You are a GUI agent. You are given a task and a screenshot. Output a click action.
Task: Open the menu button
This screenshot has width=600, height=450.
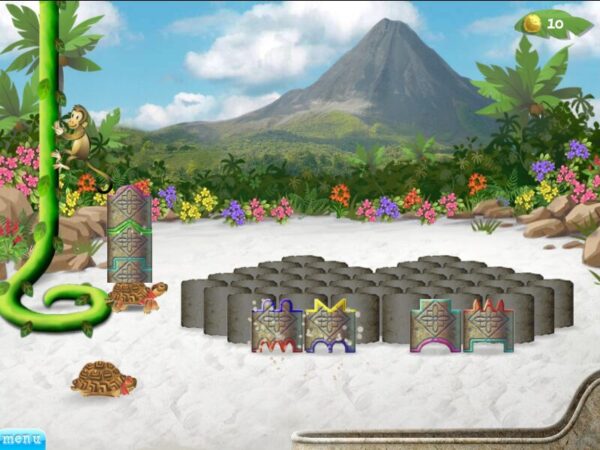[22, 439]
